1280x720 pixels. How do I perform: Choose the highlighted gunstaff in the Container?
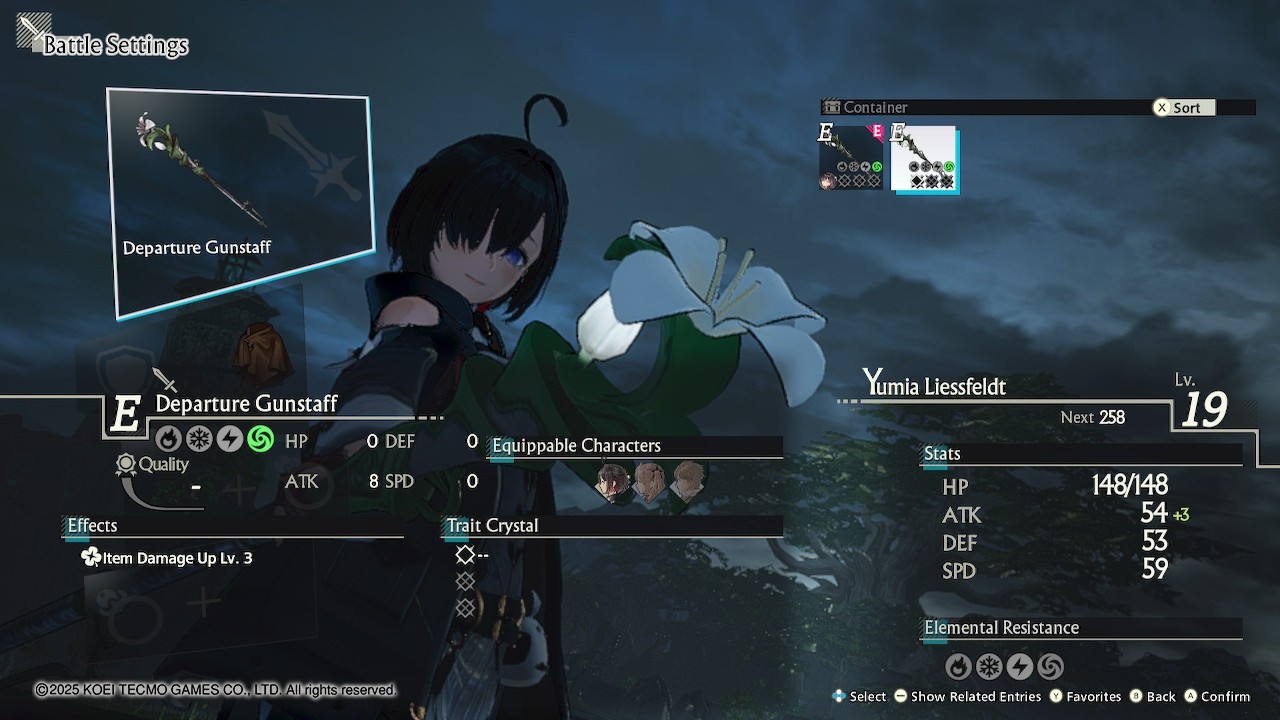(923, 158)
